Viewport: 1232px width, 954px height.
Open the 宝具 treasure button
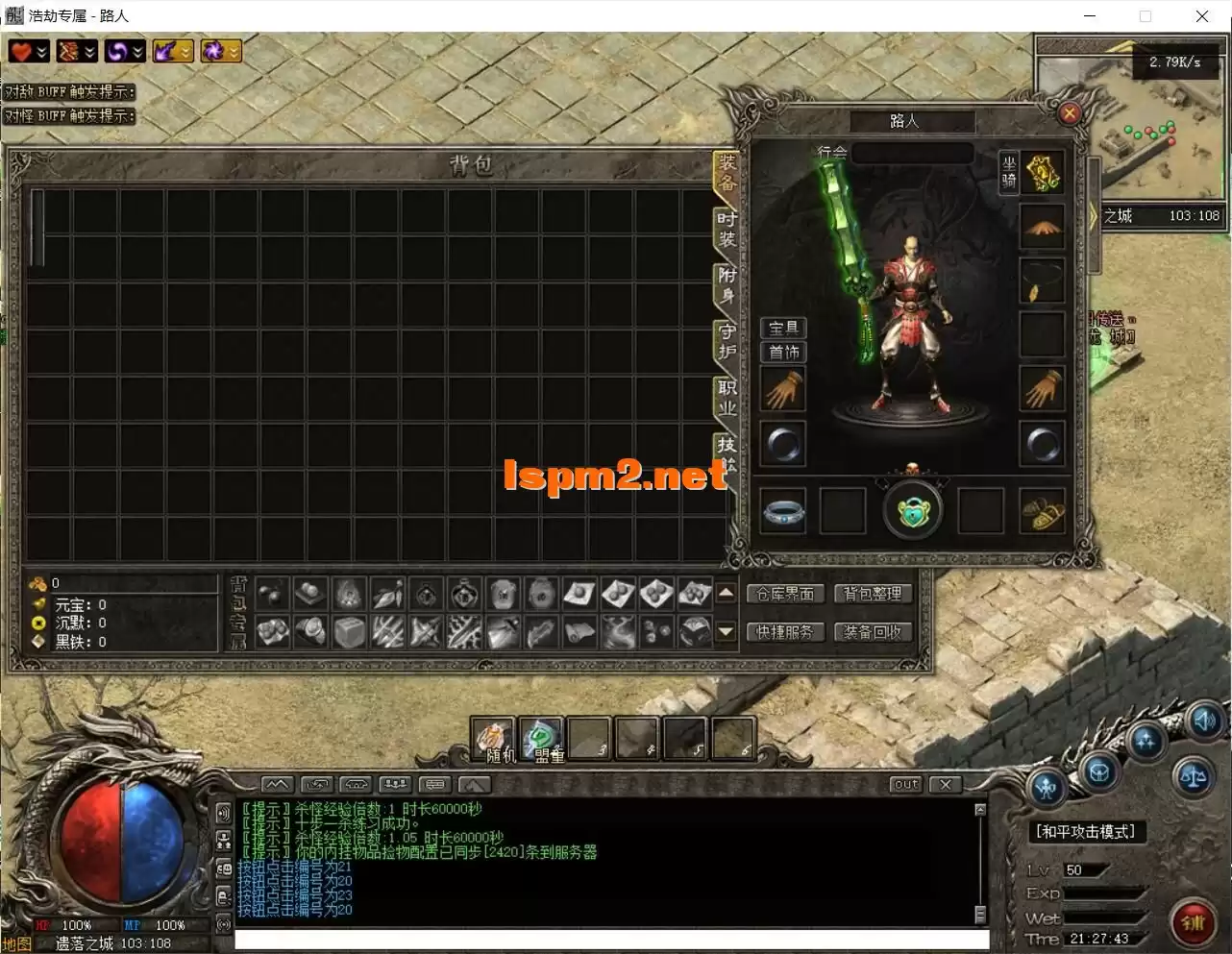[783, 328]
